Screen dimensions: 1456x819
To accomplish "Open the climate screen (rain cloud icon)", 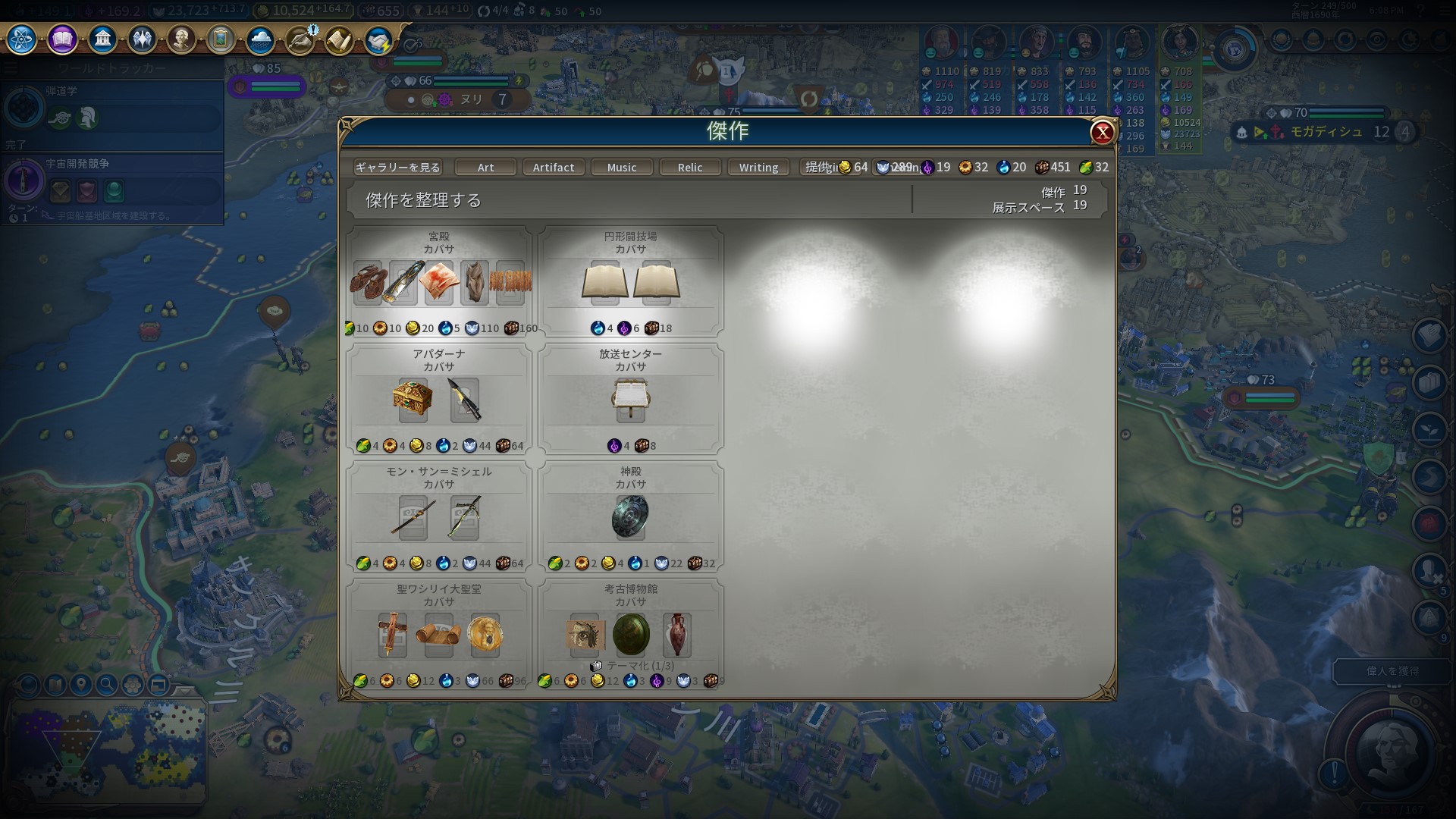I will pyautogui.click(x=261, y=39).
